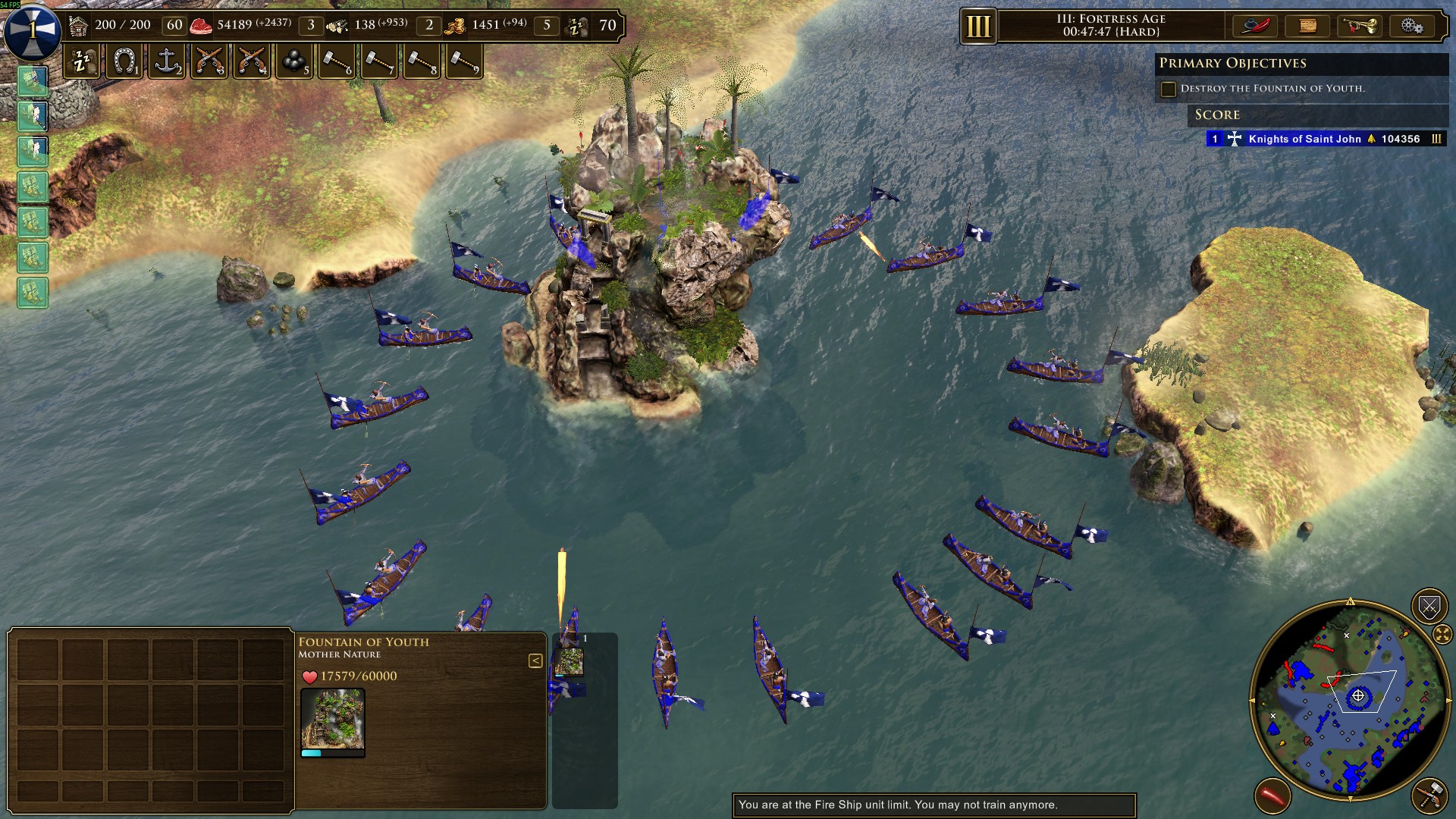Screen dimensions: 1456x819
Task: Collapse the Fountain of Youth info panel arrow
Action: tap(535, 661)
